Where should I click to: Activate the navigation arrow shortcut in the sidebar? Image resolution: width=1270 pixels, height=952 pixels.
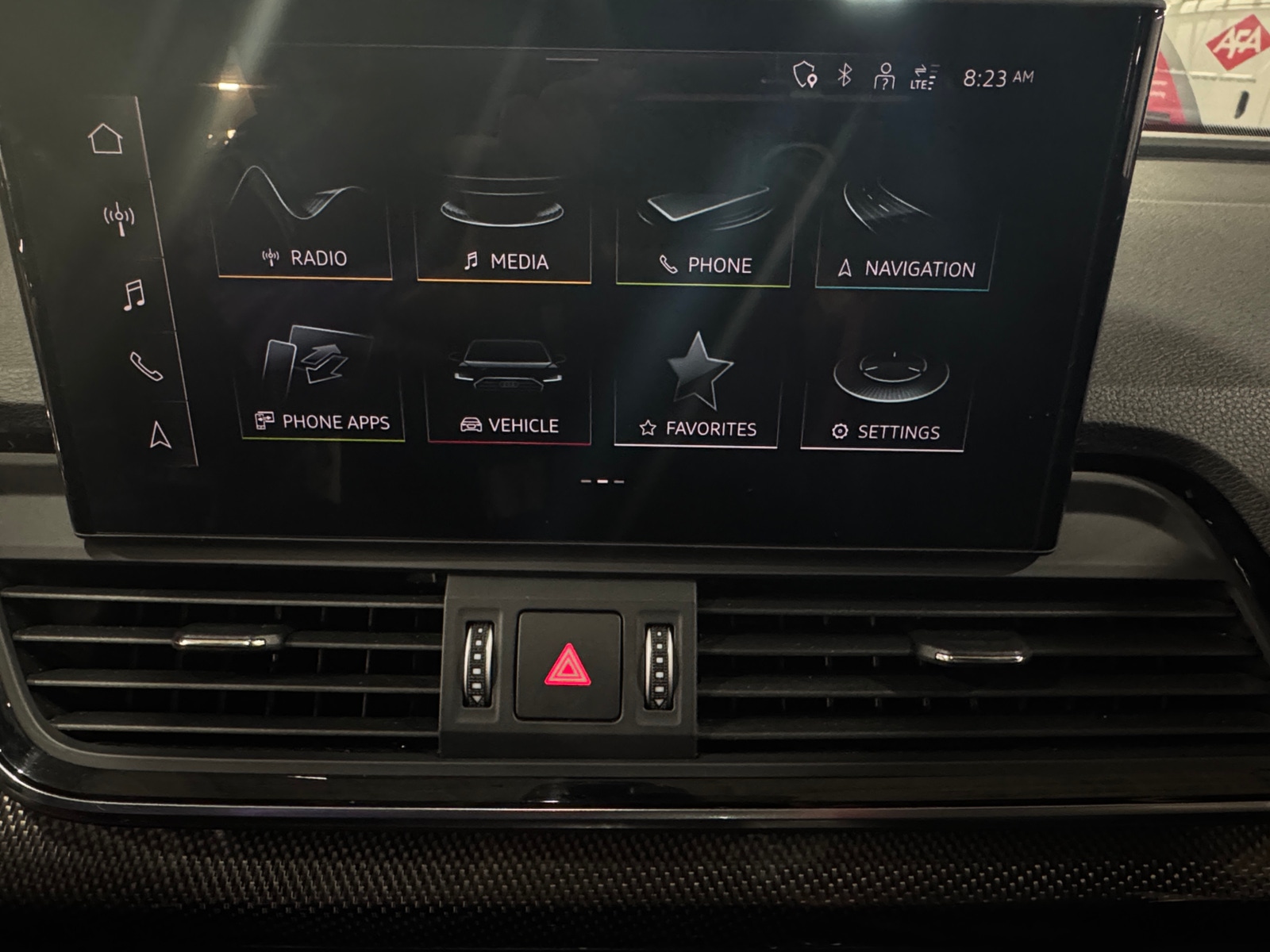[x=160, y=435]
